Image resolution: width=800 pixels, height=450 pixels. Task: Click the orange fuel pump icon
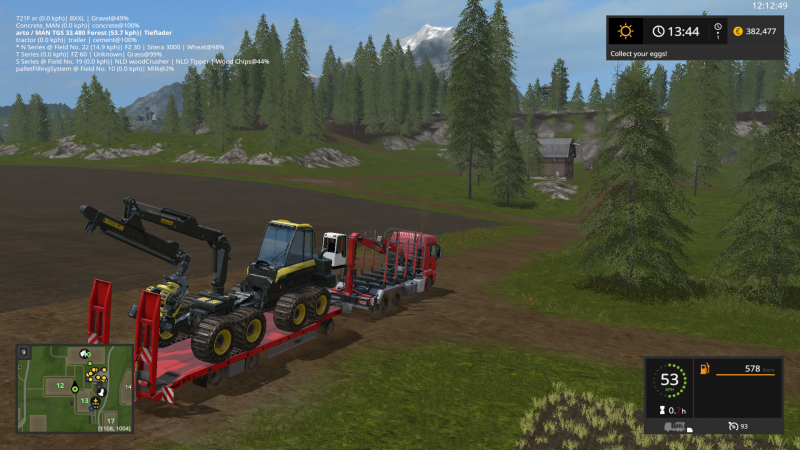tap(704, 369)
